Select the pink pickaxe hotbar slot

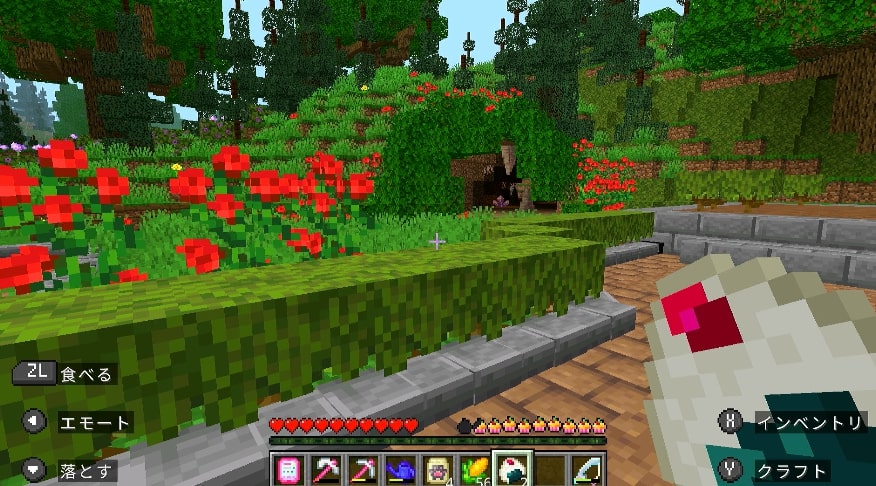361,470
